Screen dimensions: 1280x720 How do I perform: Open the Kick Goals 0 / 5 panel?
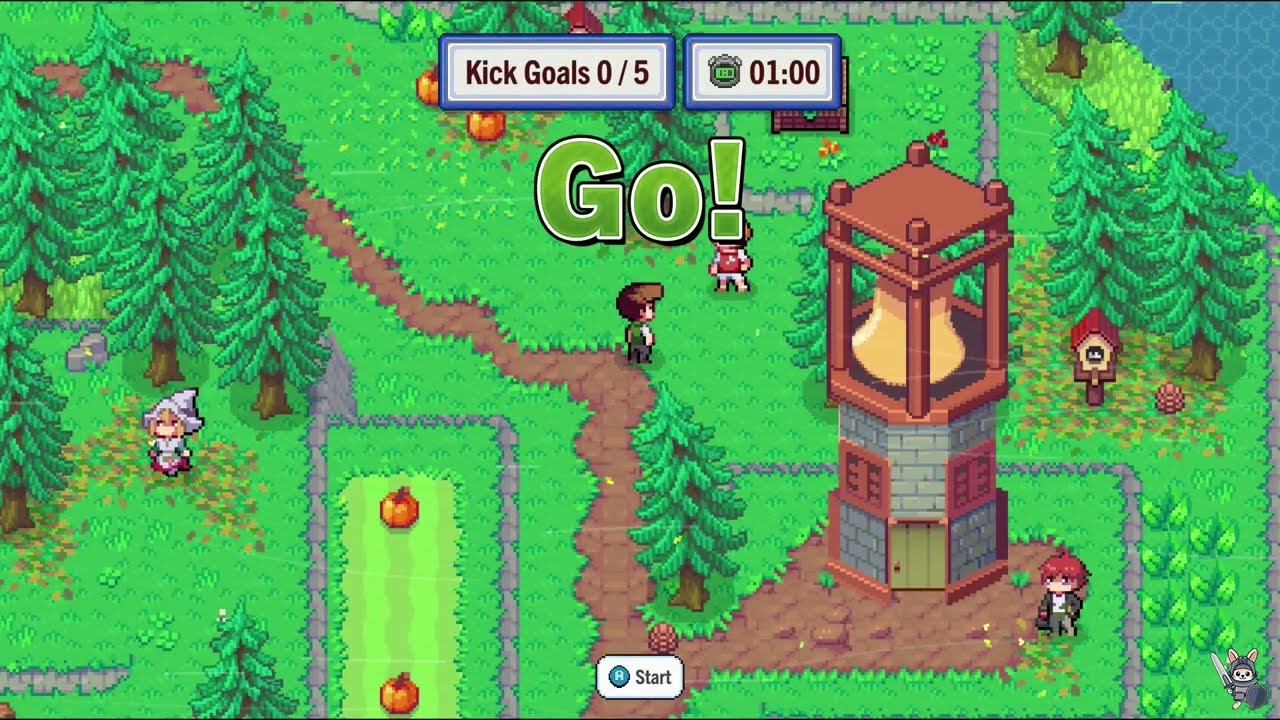[x=556, y=72]
